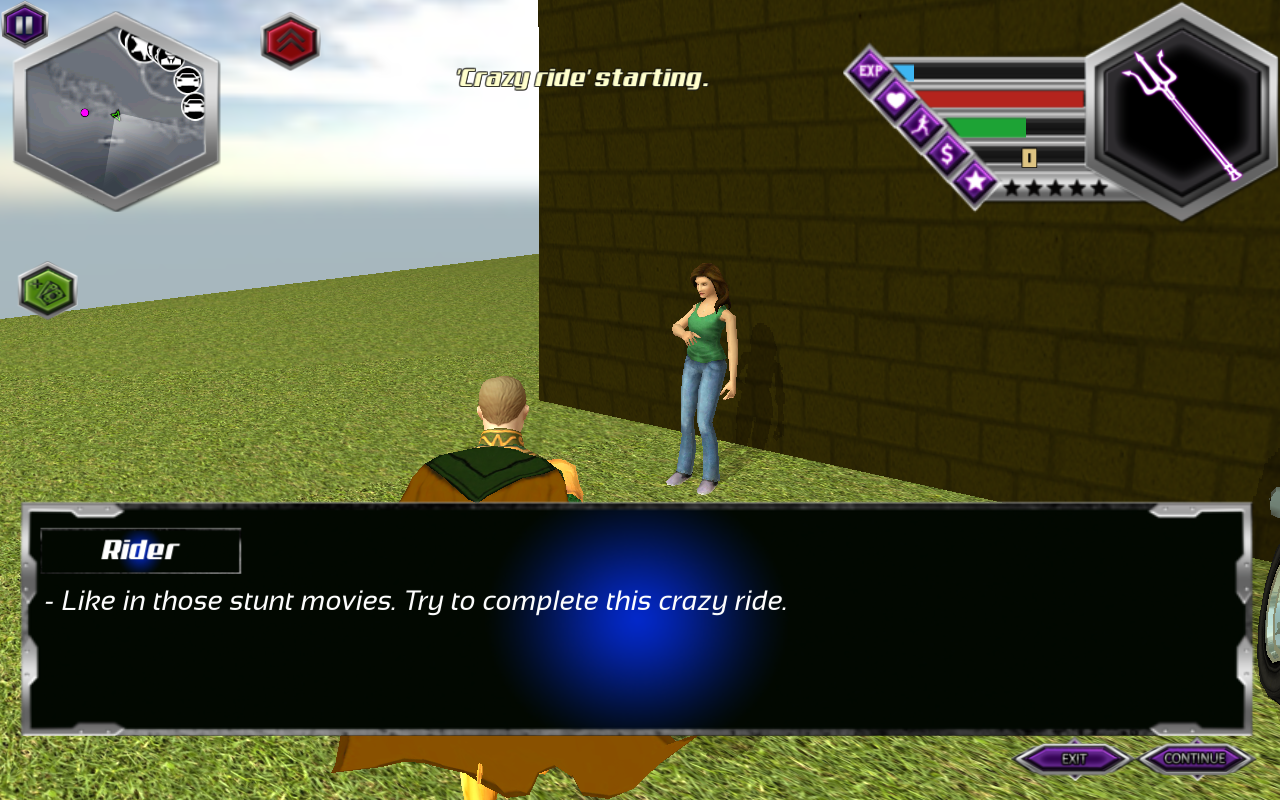This screenshot has height=800, width=1280.
Task: Select the heart health icon
Action: click(x=896, y=100)
